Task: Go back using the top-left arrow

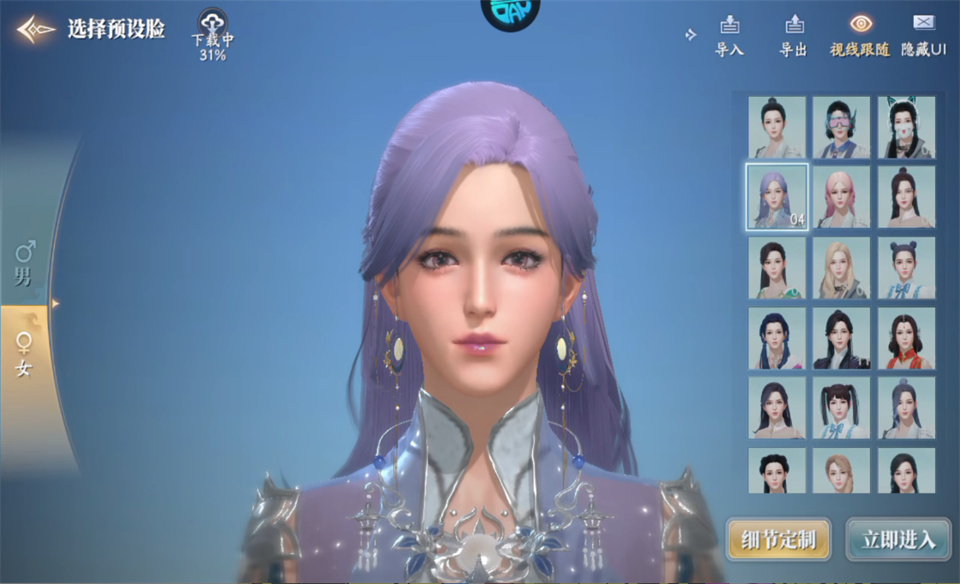Action: [35, 29]
